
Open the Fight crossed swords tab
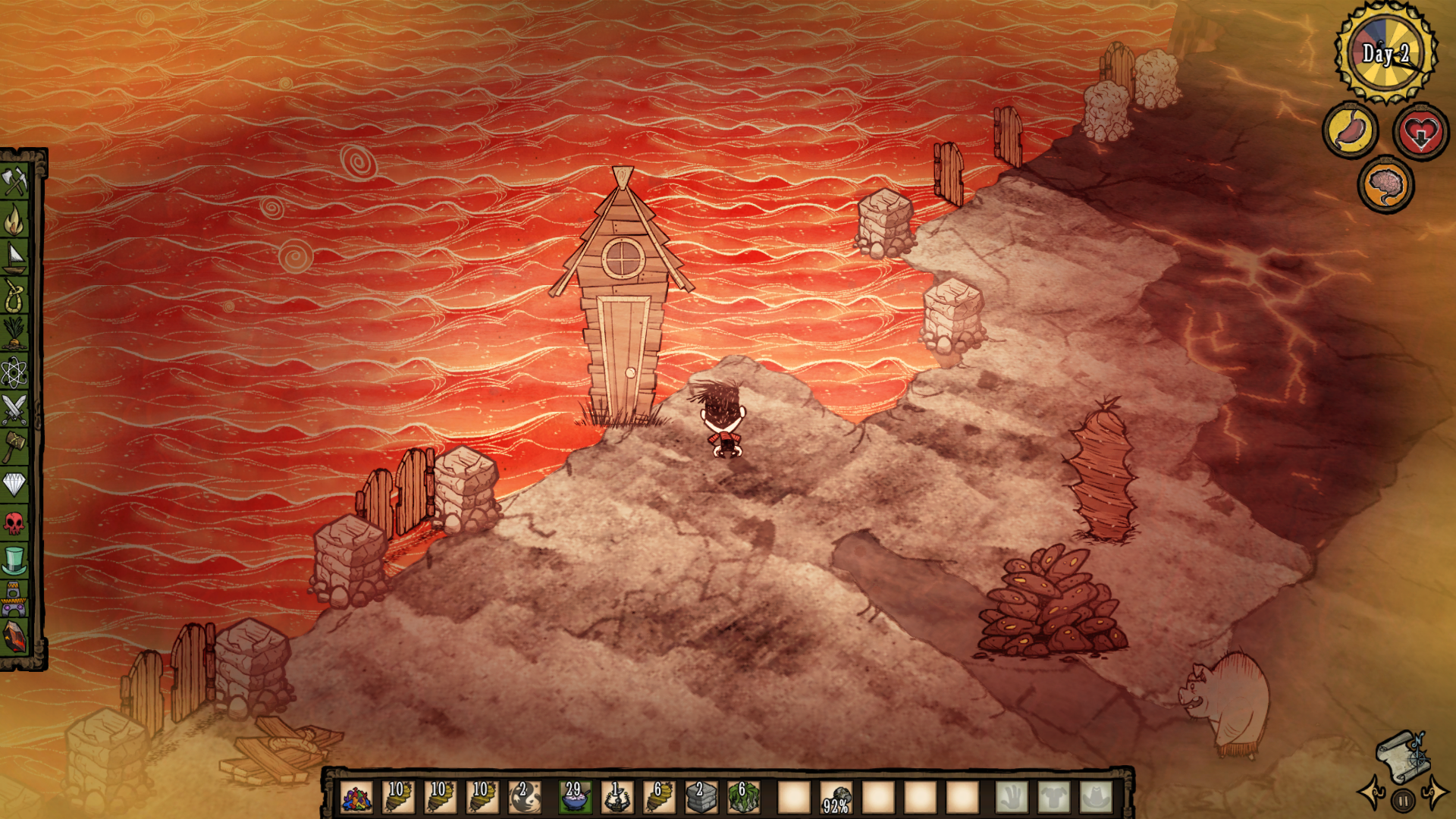[14, 409]
